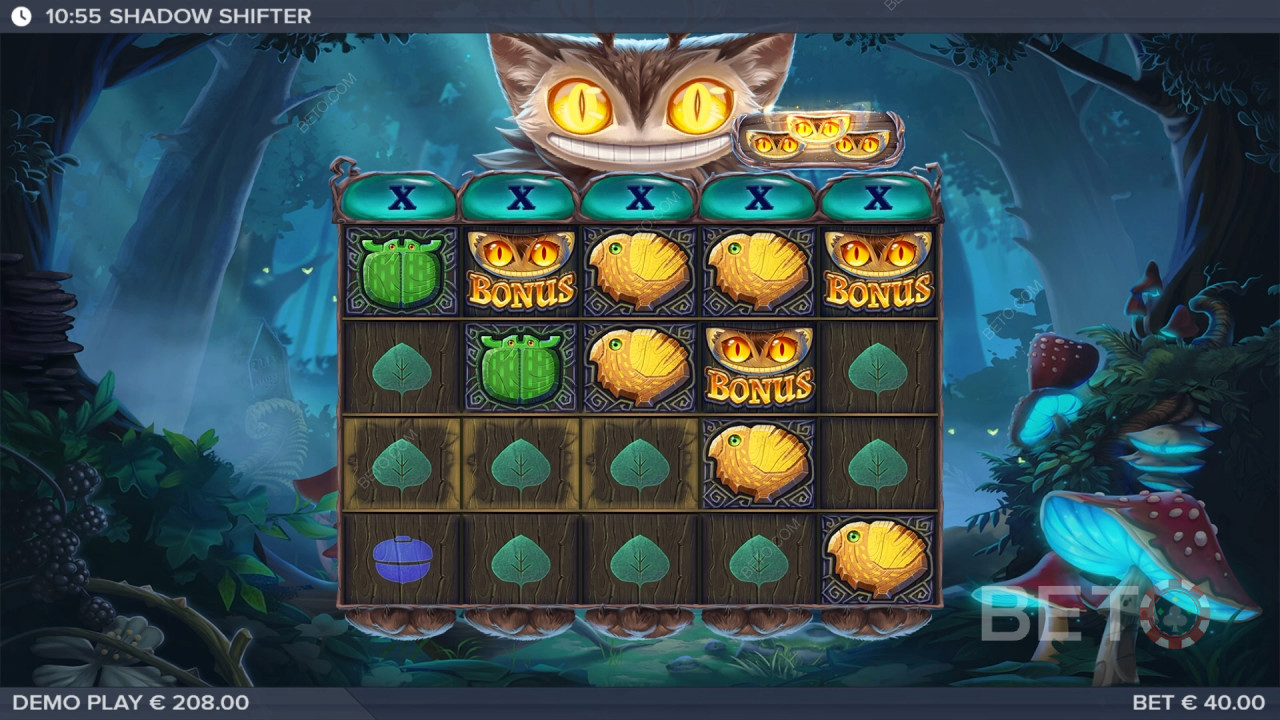The width and height of the screenshot is (1280, 720).
Task: Select the blue pot symbol tile
Action: click(x=402, y=559)
